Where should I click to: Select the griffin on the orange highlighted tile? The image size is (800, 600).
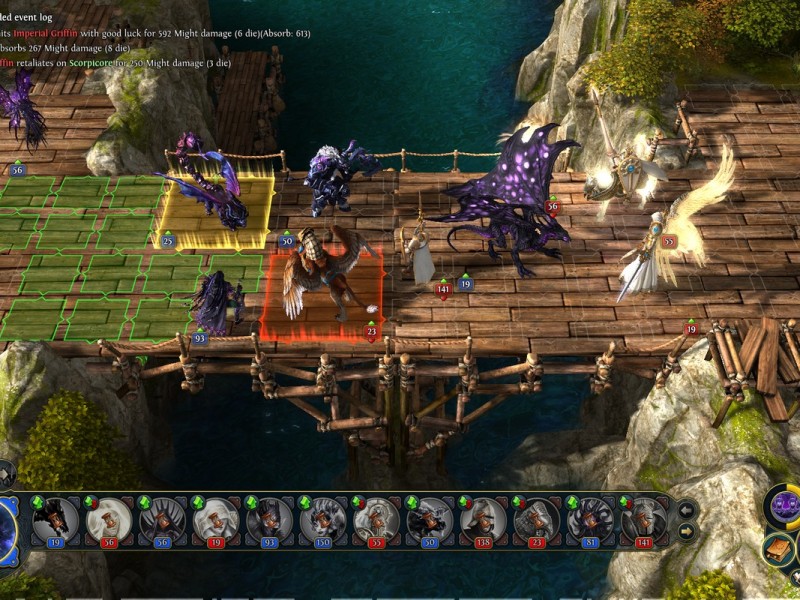(x=321, y=273)
